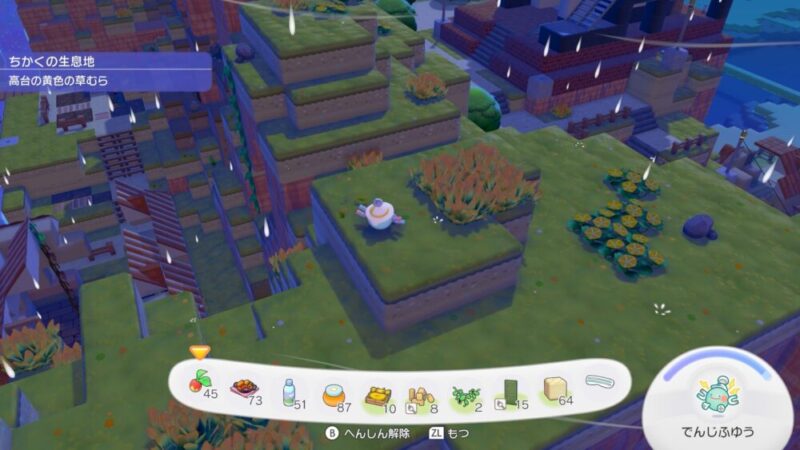Pick the orange honey jar item

pos(333,390)
